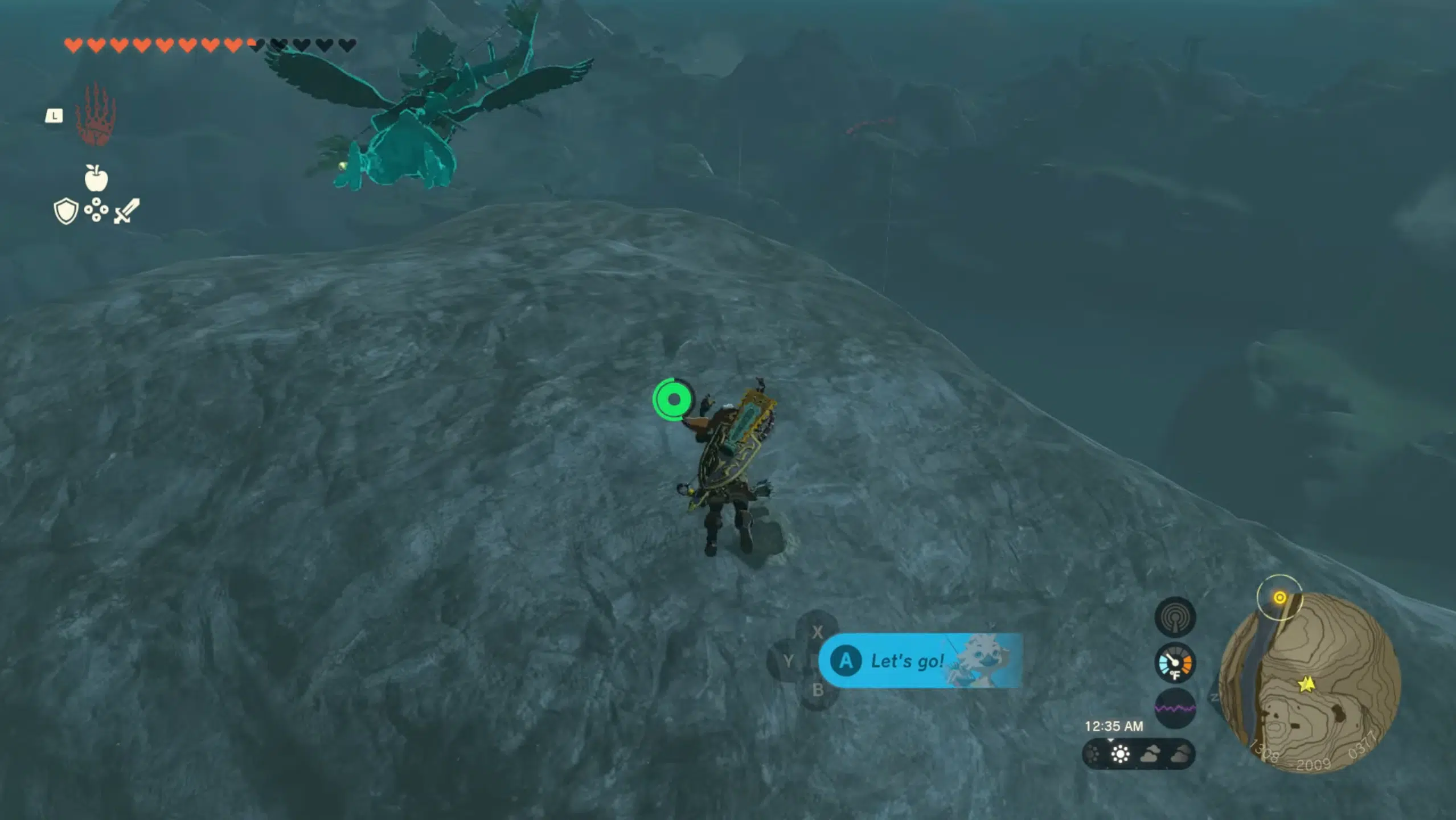Check the temperature gauge icon
The image size is (1456, 820).
[1175, 663]
